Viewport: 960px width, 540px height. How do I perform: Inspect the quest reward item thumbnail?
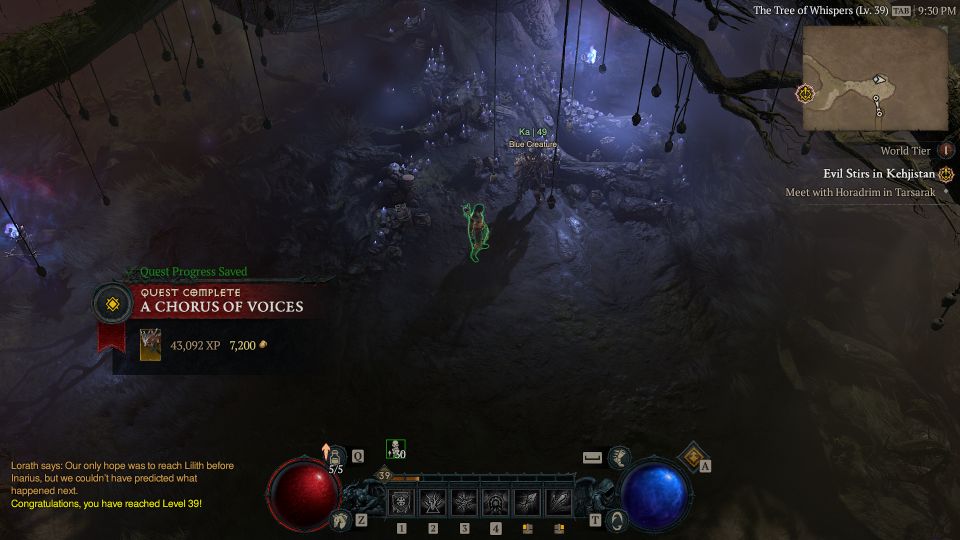(x=150, y=344)
